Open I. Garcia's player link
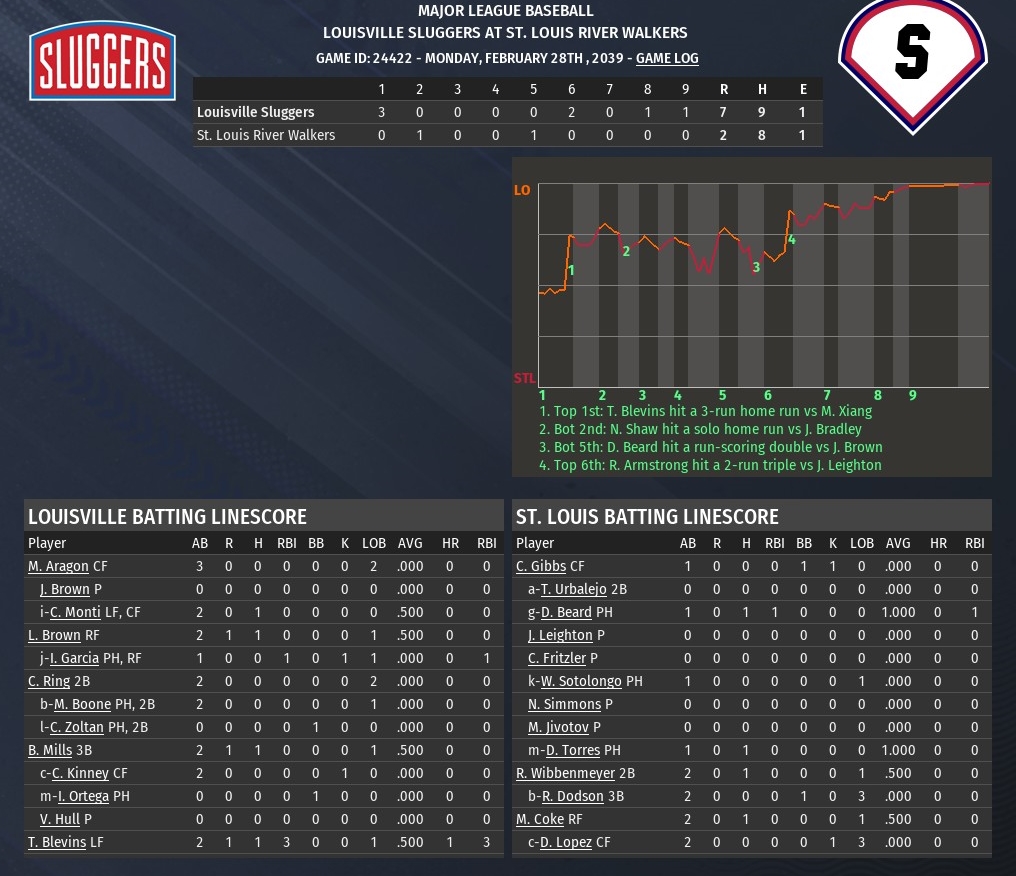This screenshot has height=876, width=1016. pyautogui.click(x=76, y=658)
